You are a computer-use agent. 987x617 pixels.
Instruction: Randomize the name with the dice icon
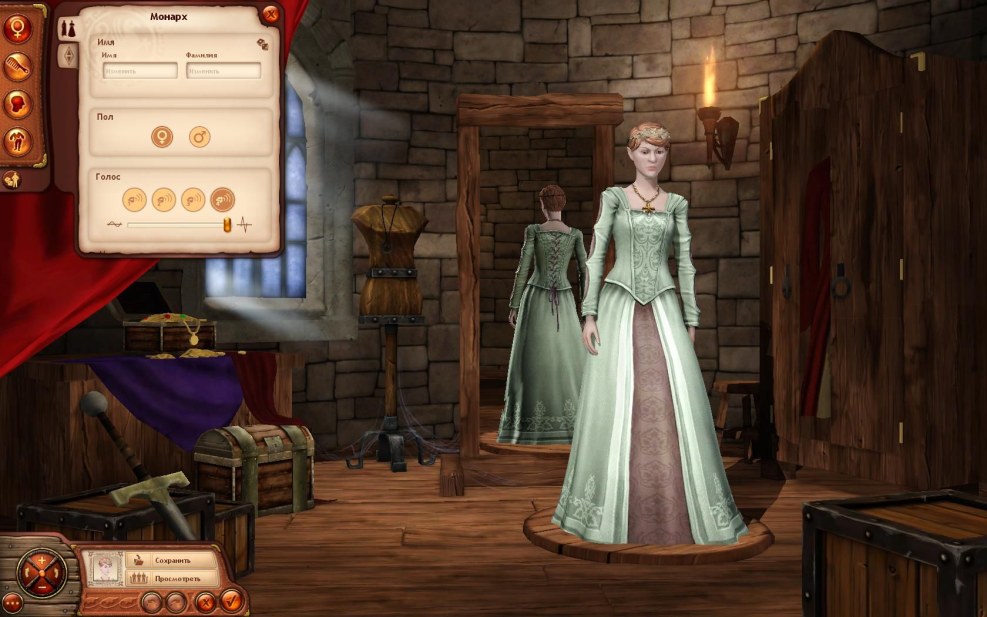(262, 44)
